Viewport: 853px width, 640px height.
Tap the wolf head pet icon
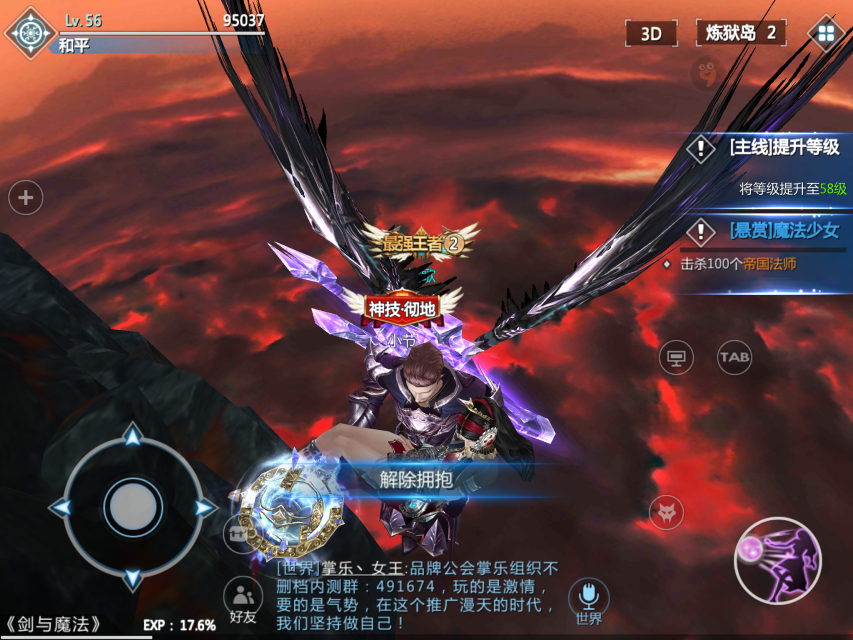coord(665,513)
